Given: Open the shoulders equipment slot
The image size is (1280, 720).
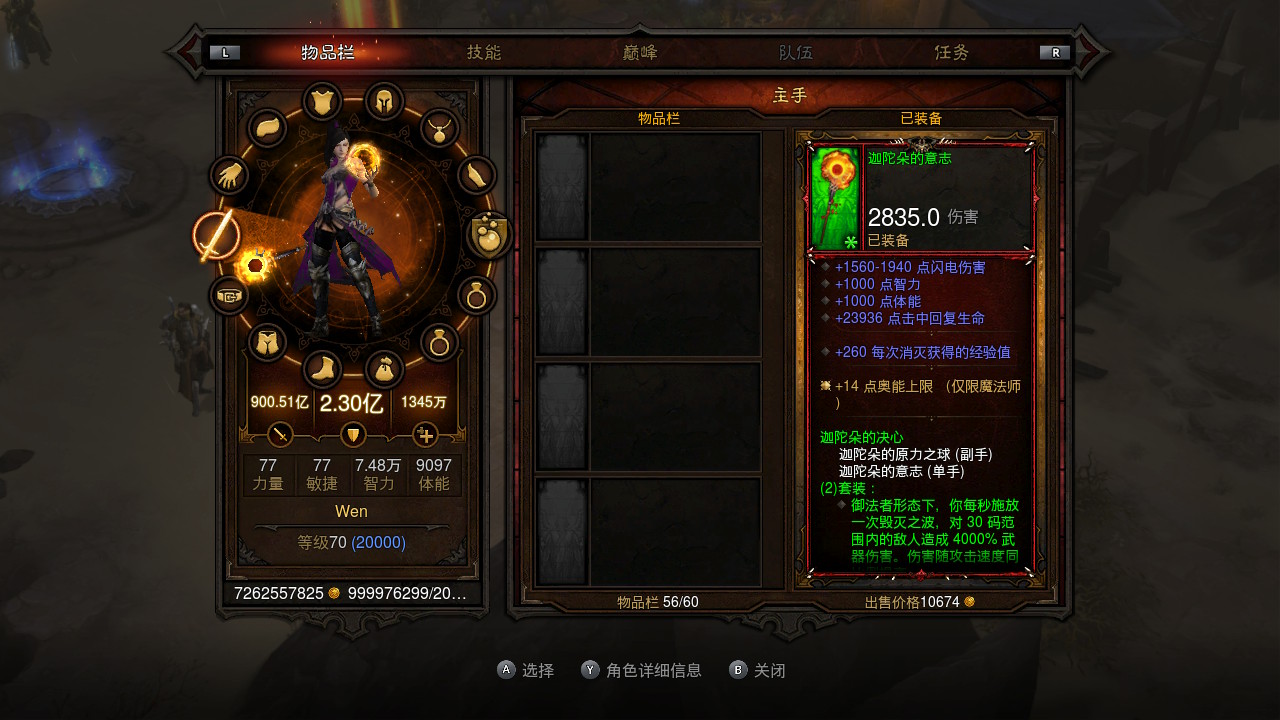Looking at the screenshot, I should click(x=267, y=128).
